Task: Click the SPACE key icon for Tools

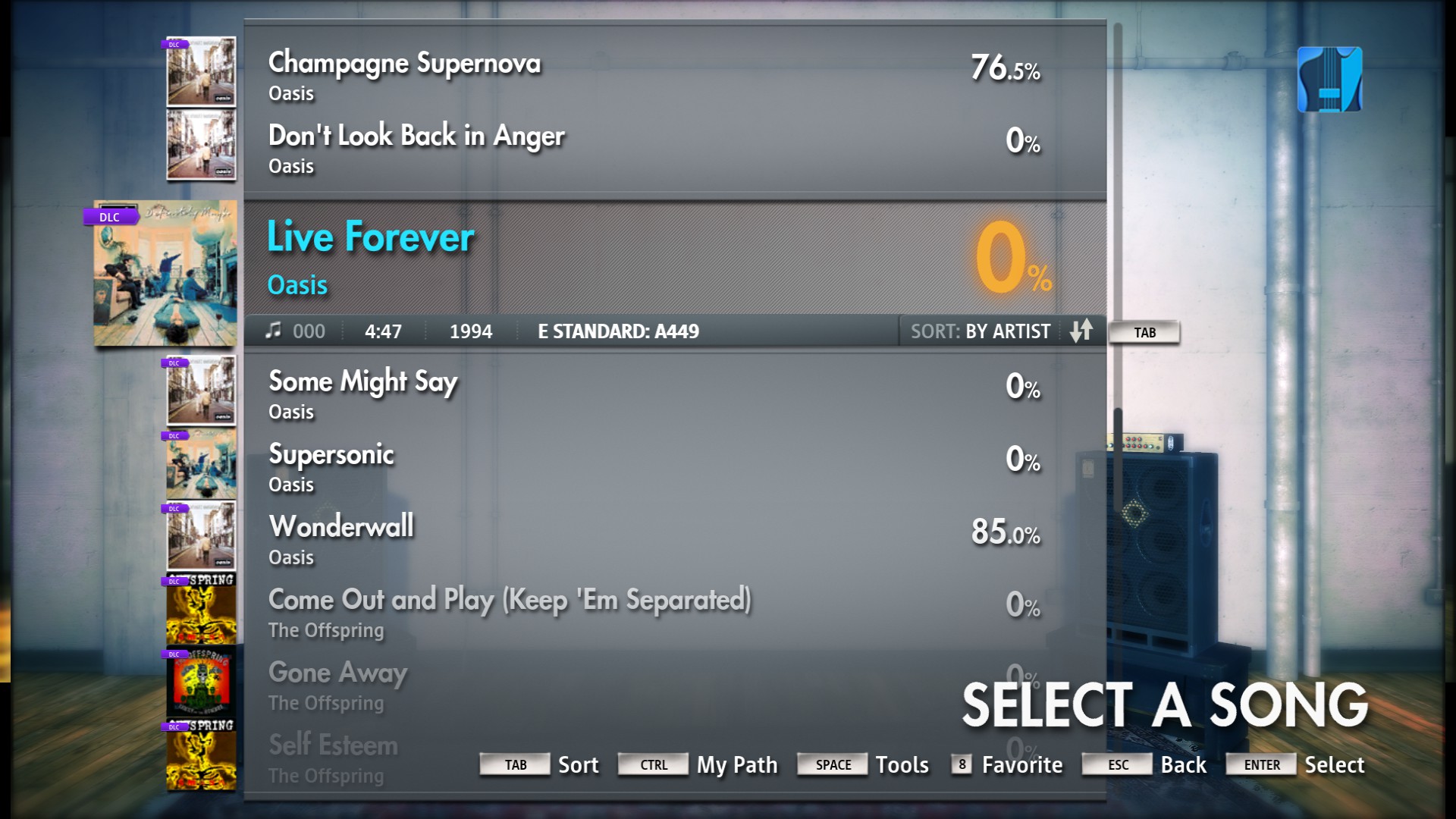Action: 832,764
